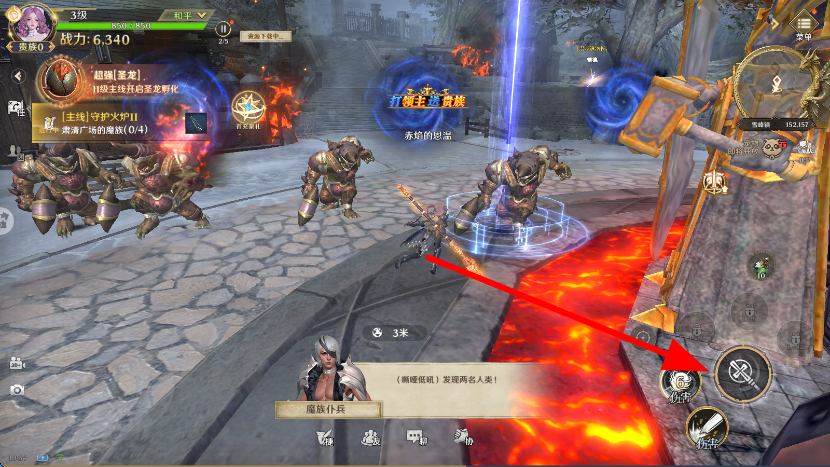Tap the main crossed-swords attack button
The image size is (830, 467).
pos(742,374)
